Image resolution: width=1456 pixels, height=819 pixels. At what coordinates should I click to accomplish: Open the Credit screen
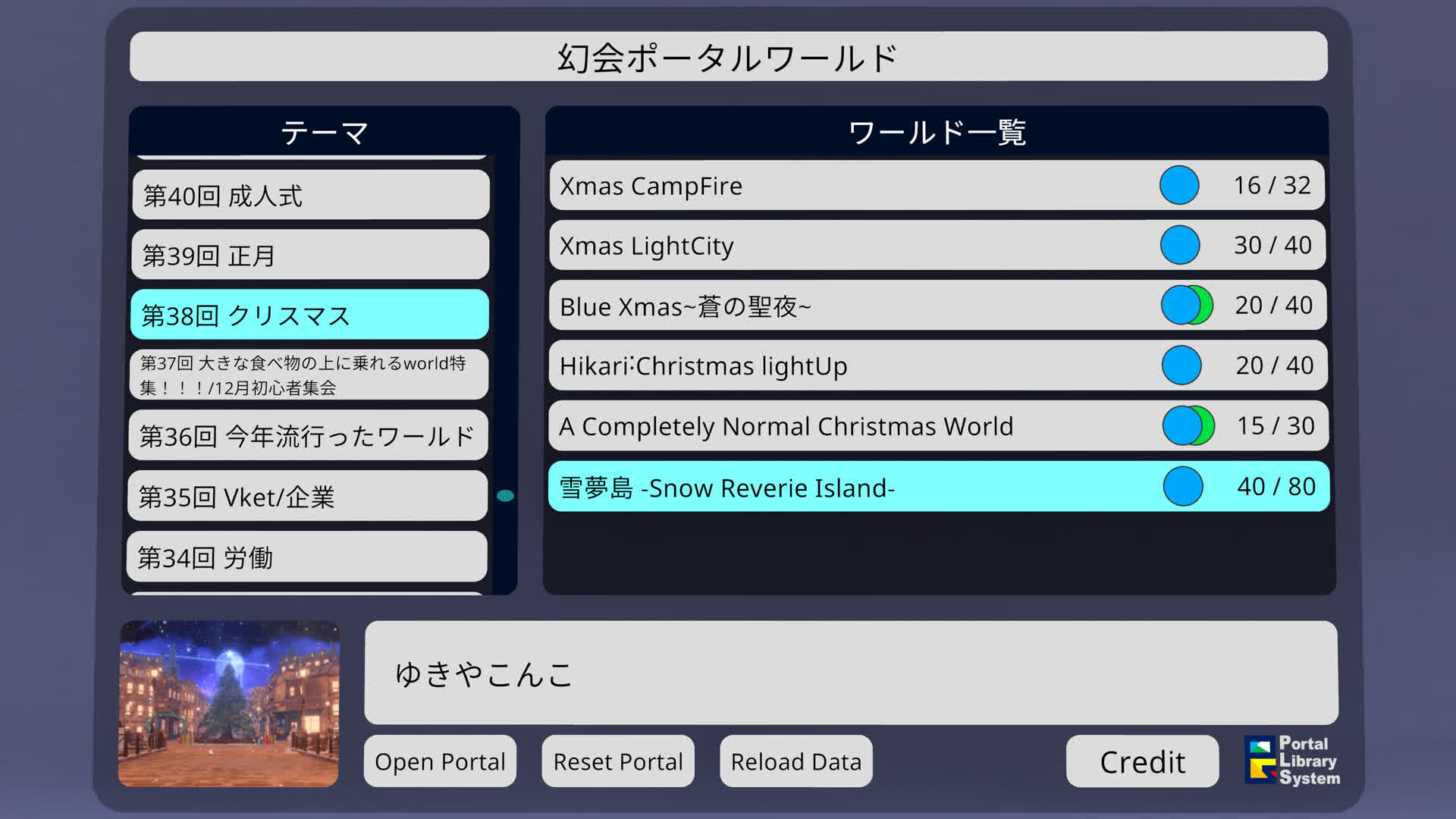tap(1142, 762)
